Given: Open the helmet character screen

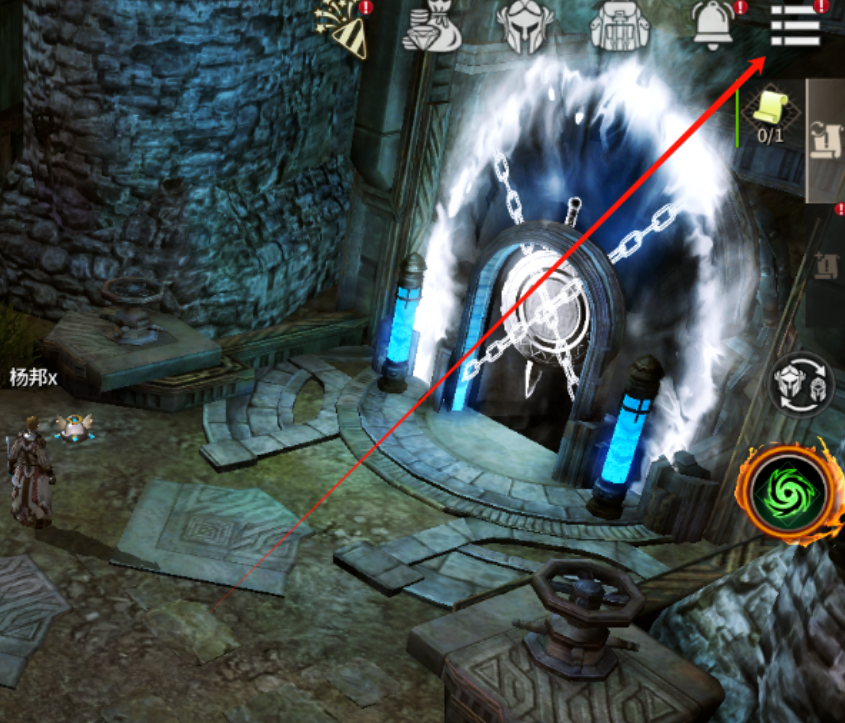Looking at the screenshot, I should click(525, 25).
